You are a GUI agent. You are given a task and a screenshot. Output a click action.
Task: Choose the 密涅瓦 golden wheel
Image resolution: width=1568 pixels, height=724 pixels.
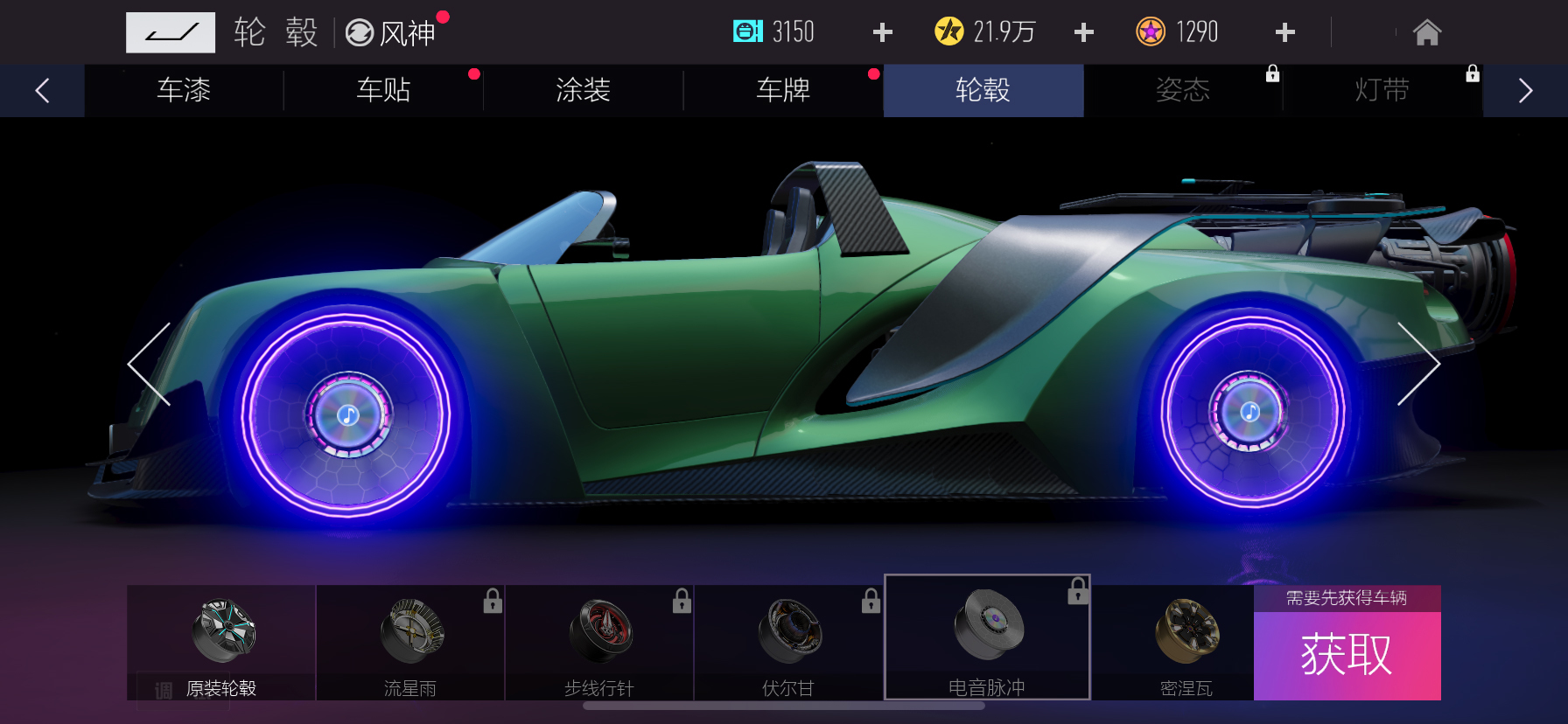(1186, 643)
